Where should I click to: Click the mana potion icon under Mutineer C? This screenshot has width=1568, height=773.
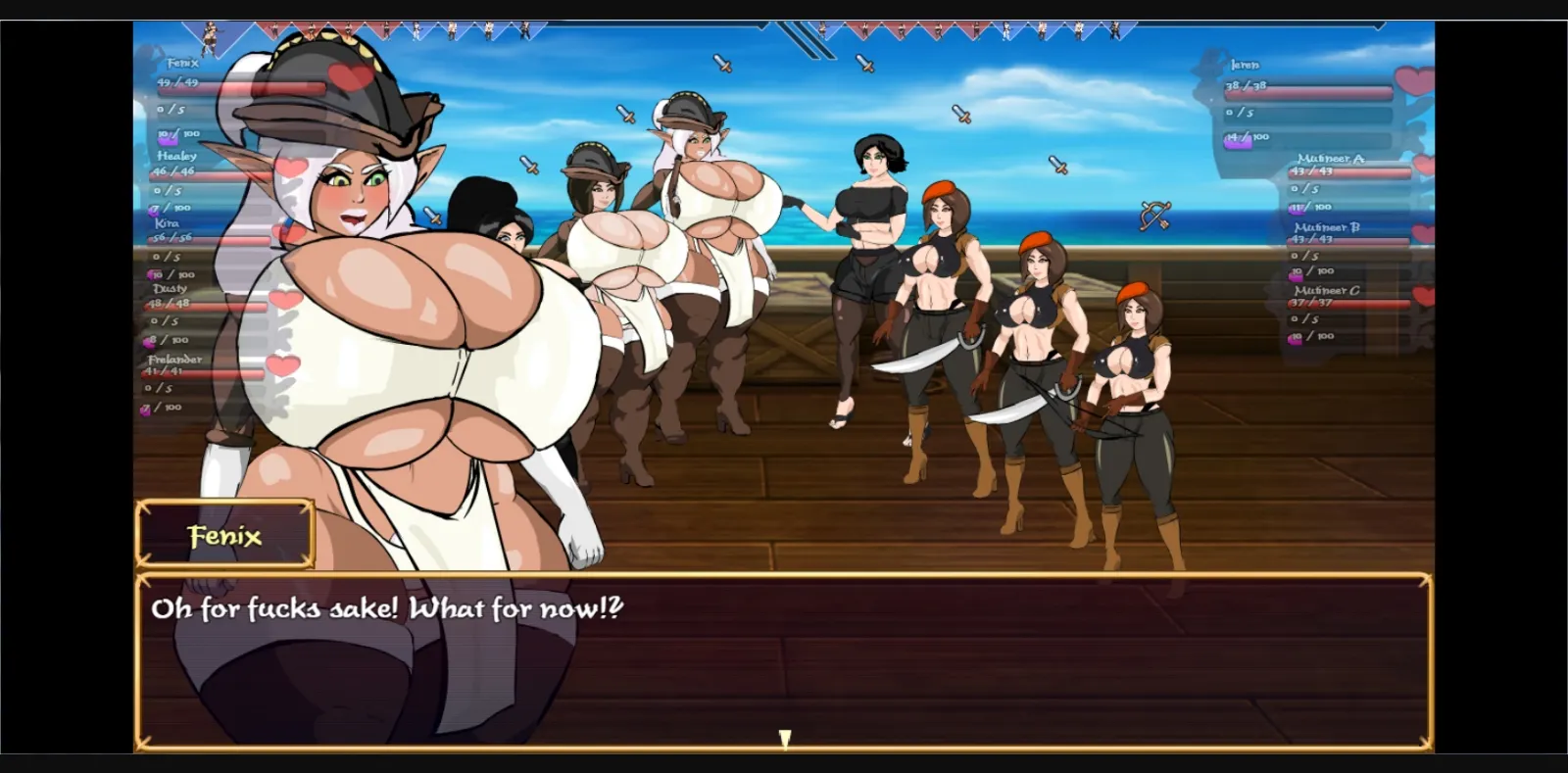click(1295, 337)
